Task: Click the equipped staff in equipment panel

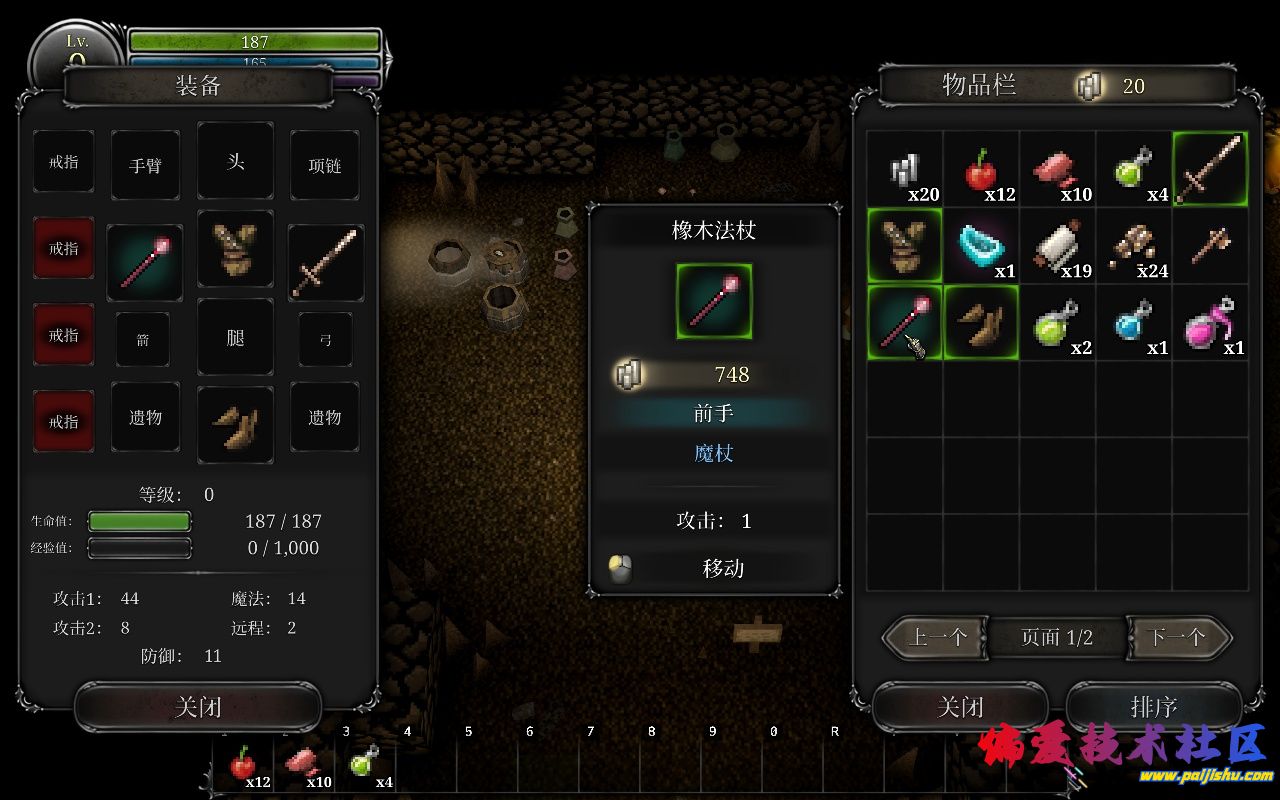Action: click(145, 262)
